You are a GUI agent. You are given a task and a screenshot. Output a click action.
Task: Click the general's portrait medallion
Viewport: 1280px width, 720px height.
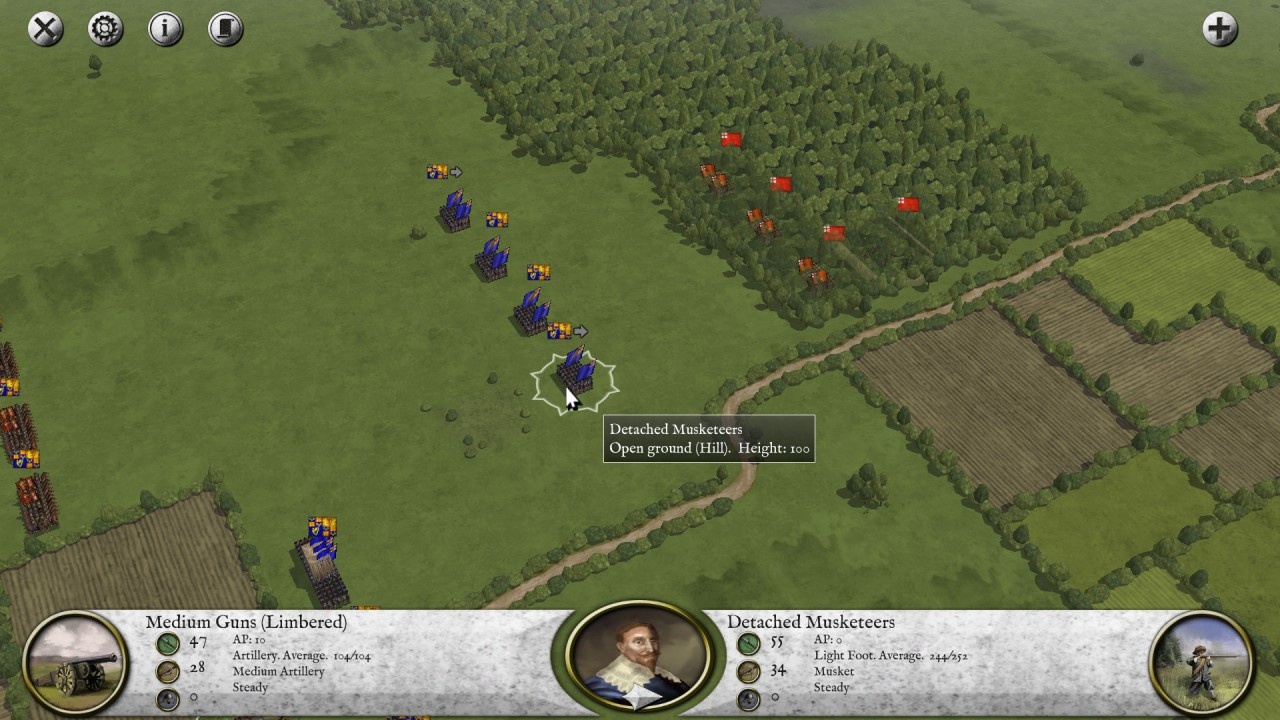click(639, 658)
